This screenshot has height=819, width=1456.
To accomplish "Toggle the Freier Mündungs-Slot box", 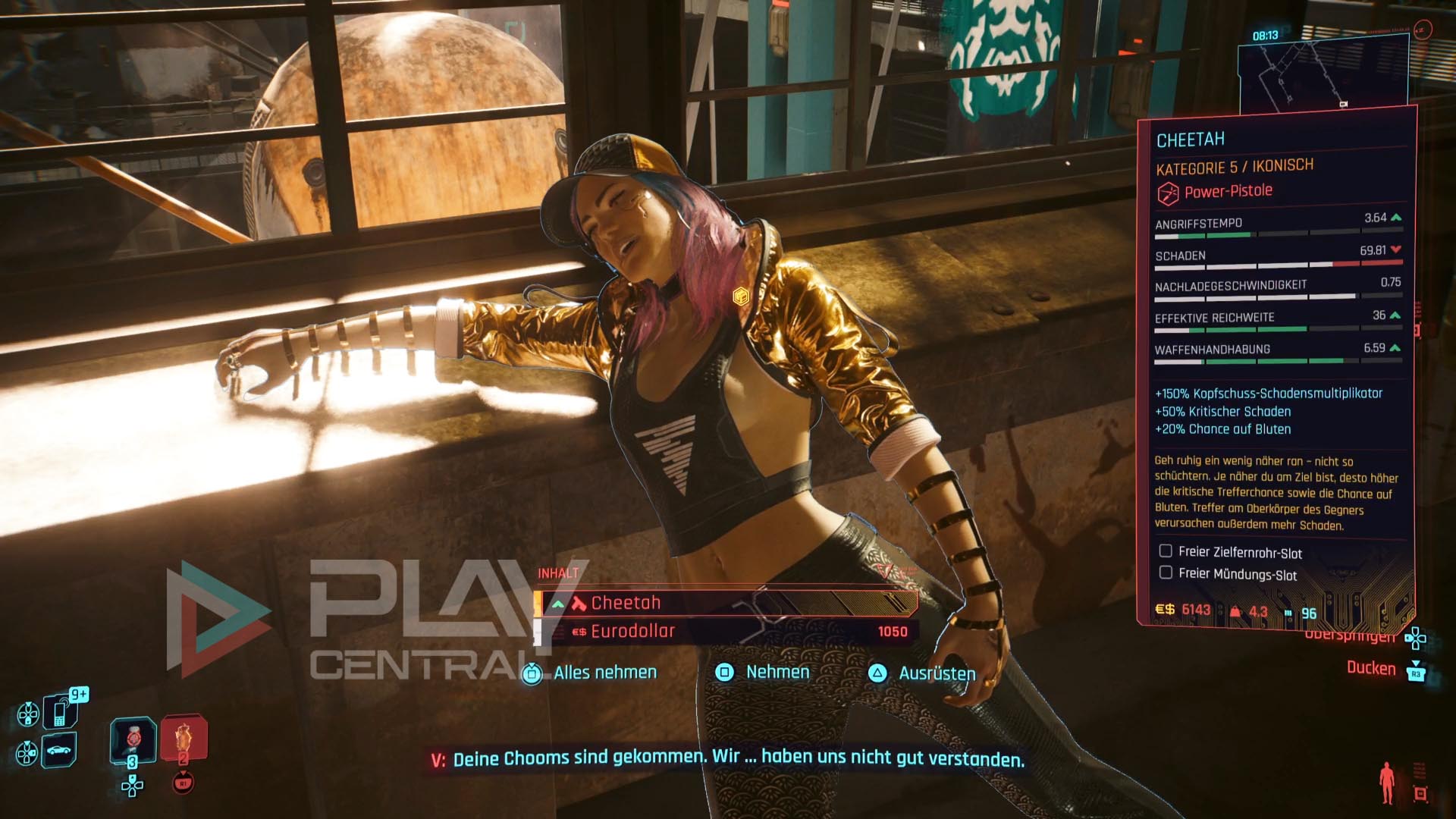I will pos(1166,573).
